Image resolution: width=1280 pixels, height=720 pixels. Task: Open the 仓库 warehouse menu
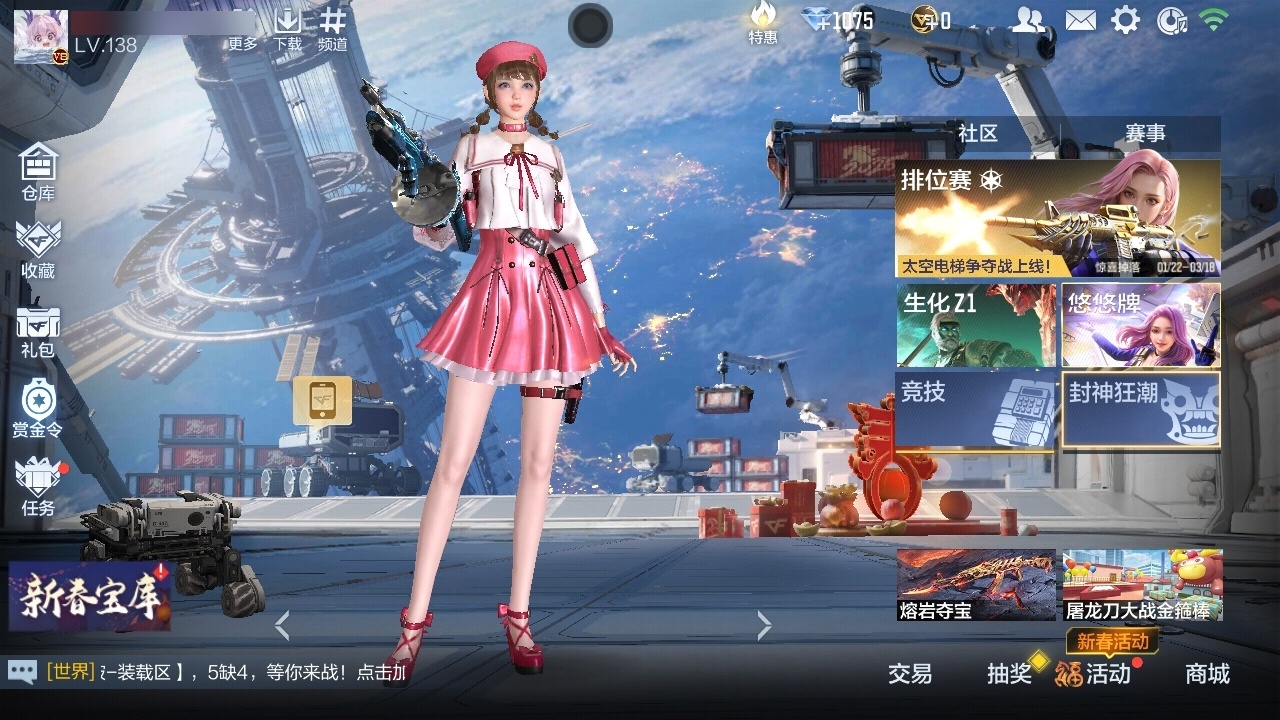pos(38,171)
